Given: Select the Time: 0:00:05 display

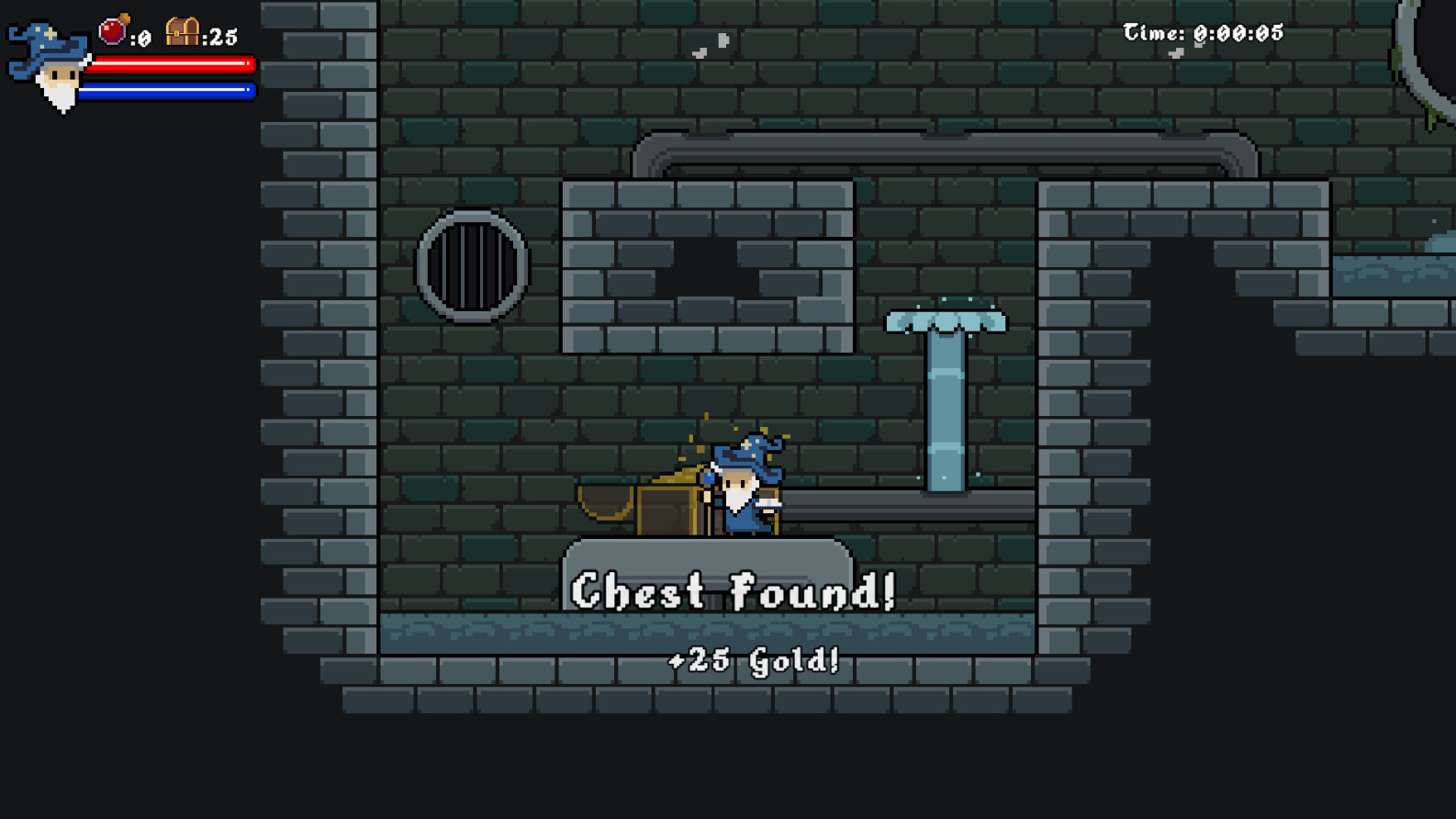Looking at the screenshot, I should [x=1203, y=31].
